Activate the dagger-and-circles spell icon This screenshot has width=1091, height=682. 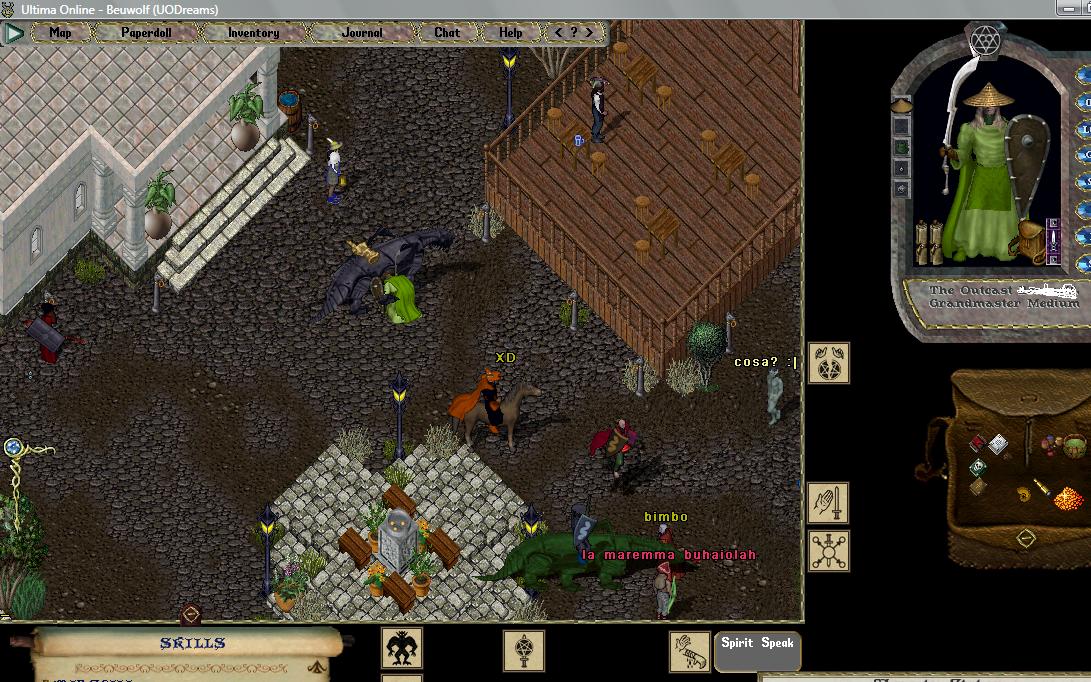tap(828, 551)
